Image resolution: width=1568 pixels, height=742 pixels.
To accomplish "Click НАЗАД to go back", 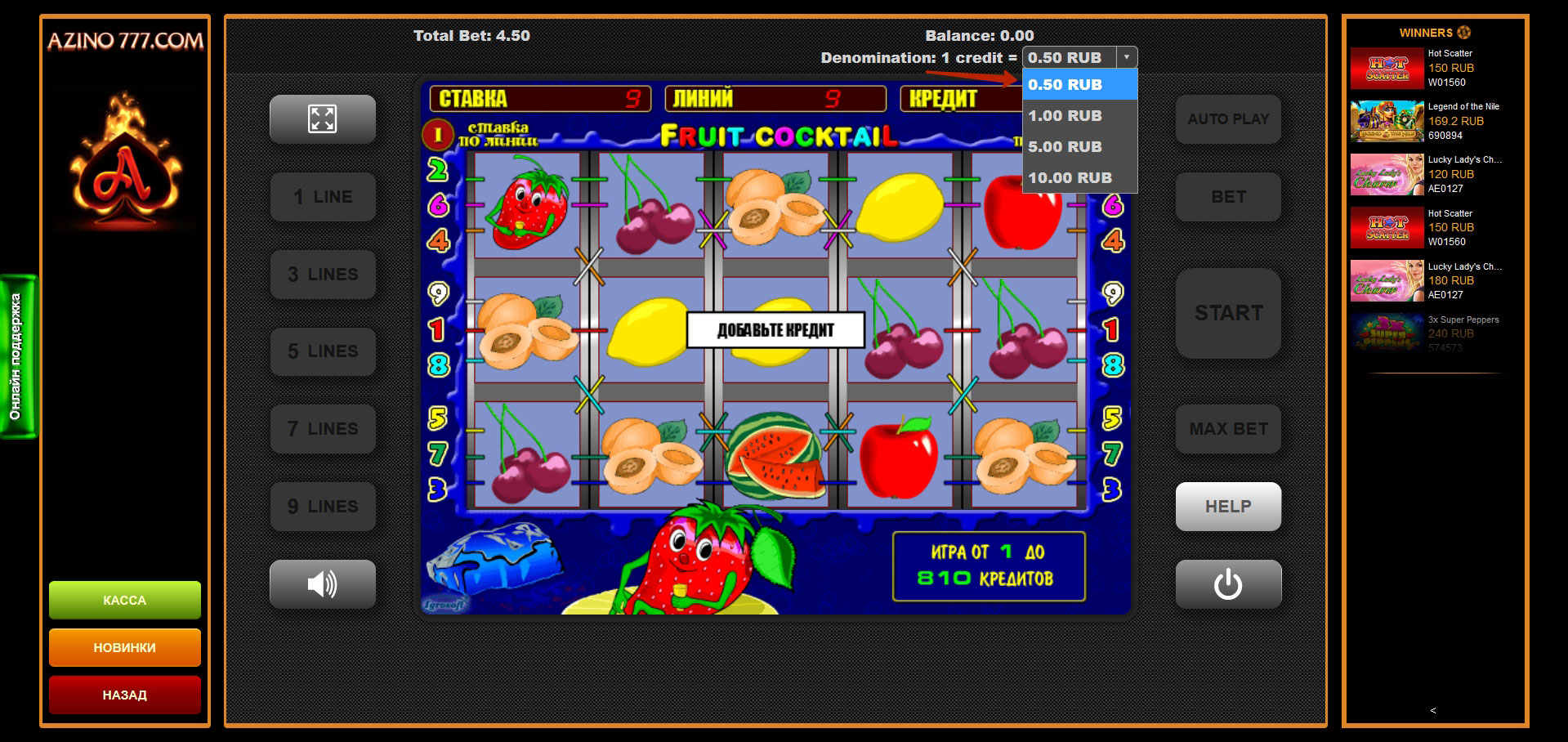I will tap(124, 695).
